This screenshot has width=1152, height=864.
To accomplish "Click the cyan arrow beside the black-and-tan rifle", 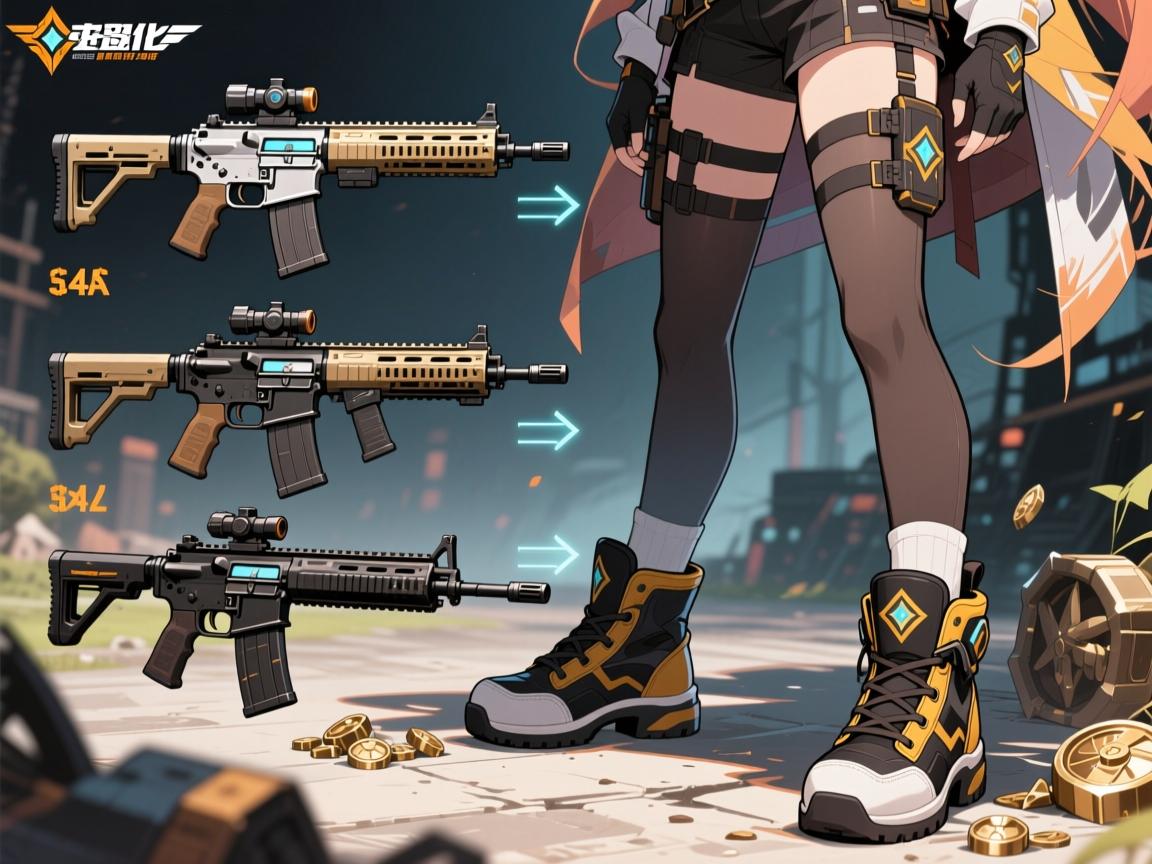I will coord(548,430).
